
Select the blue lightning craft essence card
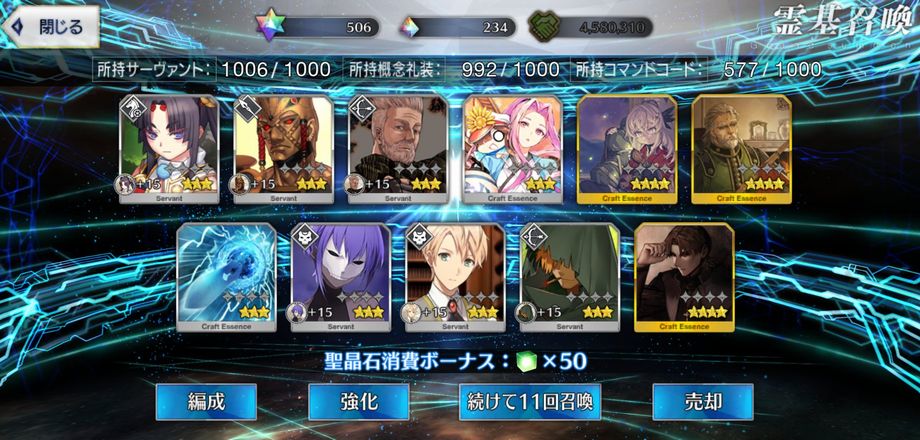coord(226,277)
